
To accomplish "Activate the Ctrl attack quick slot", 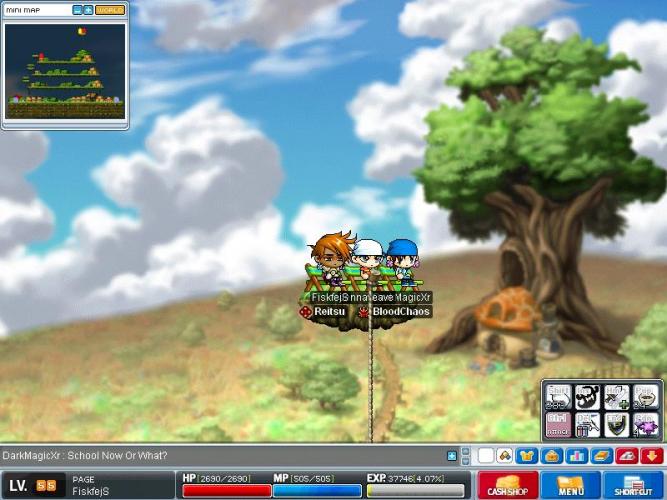I will [x=560, y=424].
